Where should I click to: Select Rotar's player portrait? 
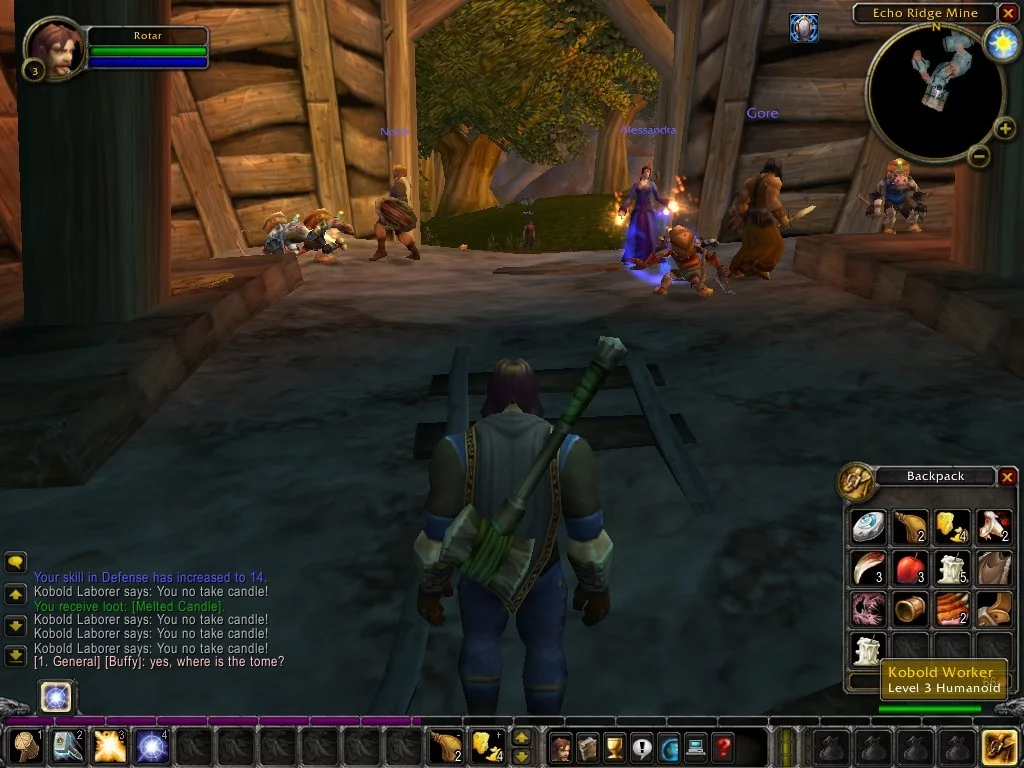[54, 47]
